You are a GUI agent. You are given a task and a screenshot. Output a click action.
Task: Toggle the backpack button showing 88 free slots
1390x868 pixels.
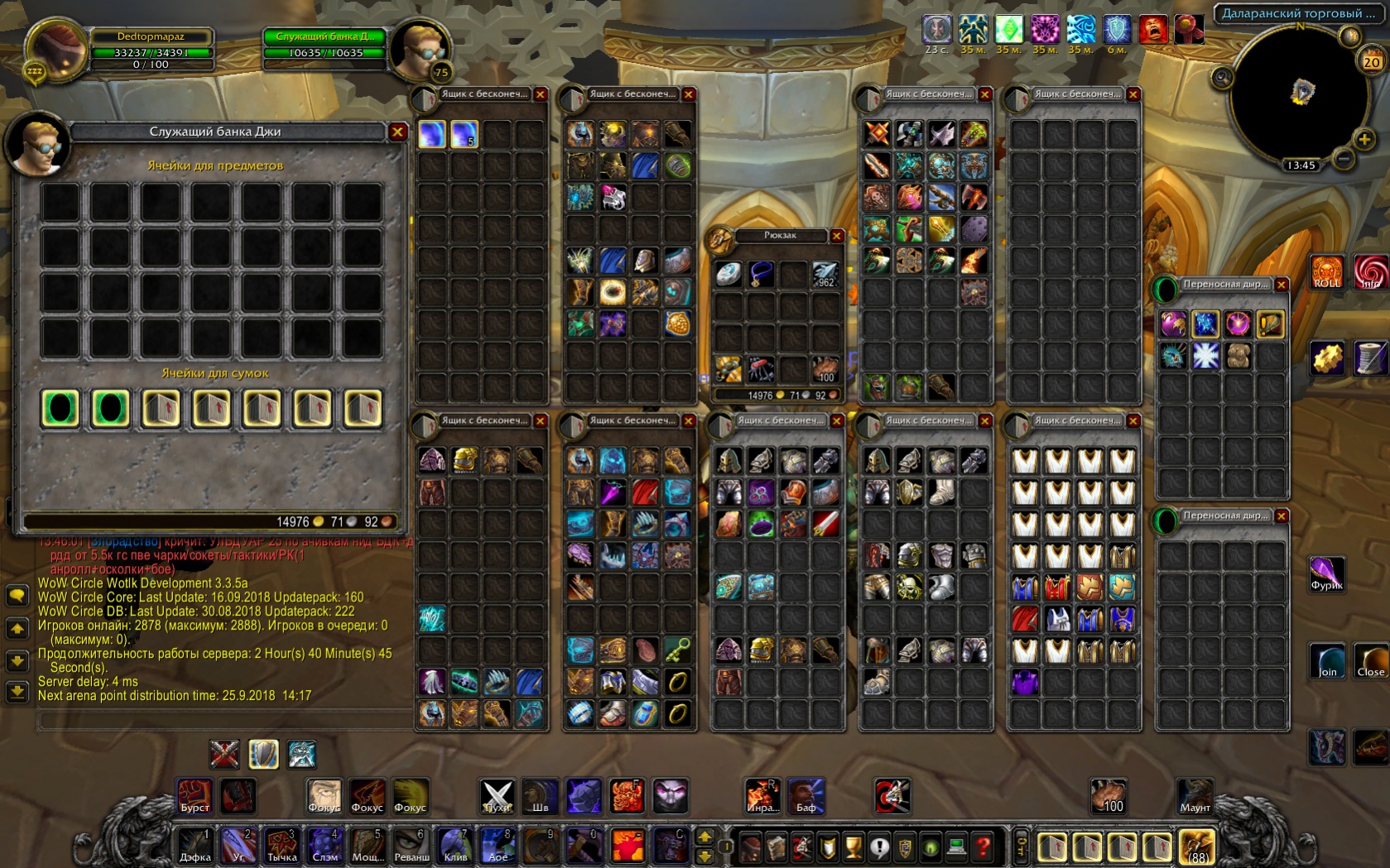(x=1196, y=847)
